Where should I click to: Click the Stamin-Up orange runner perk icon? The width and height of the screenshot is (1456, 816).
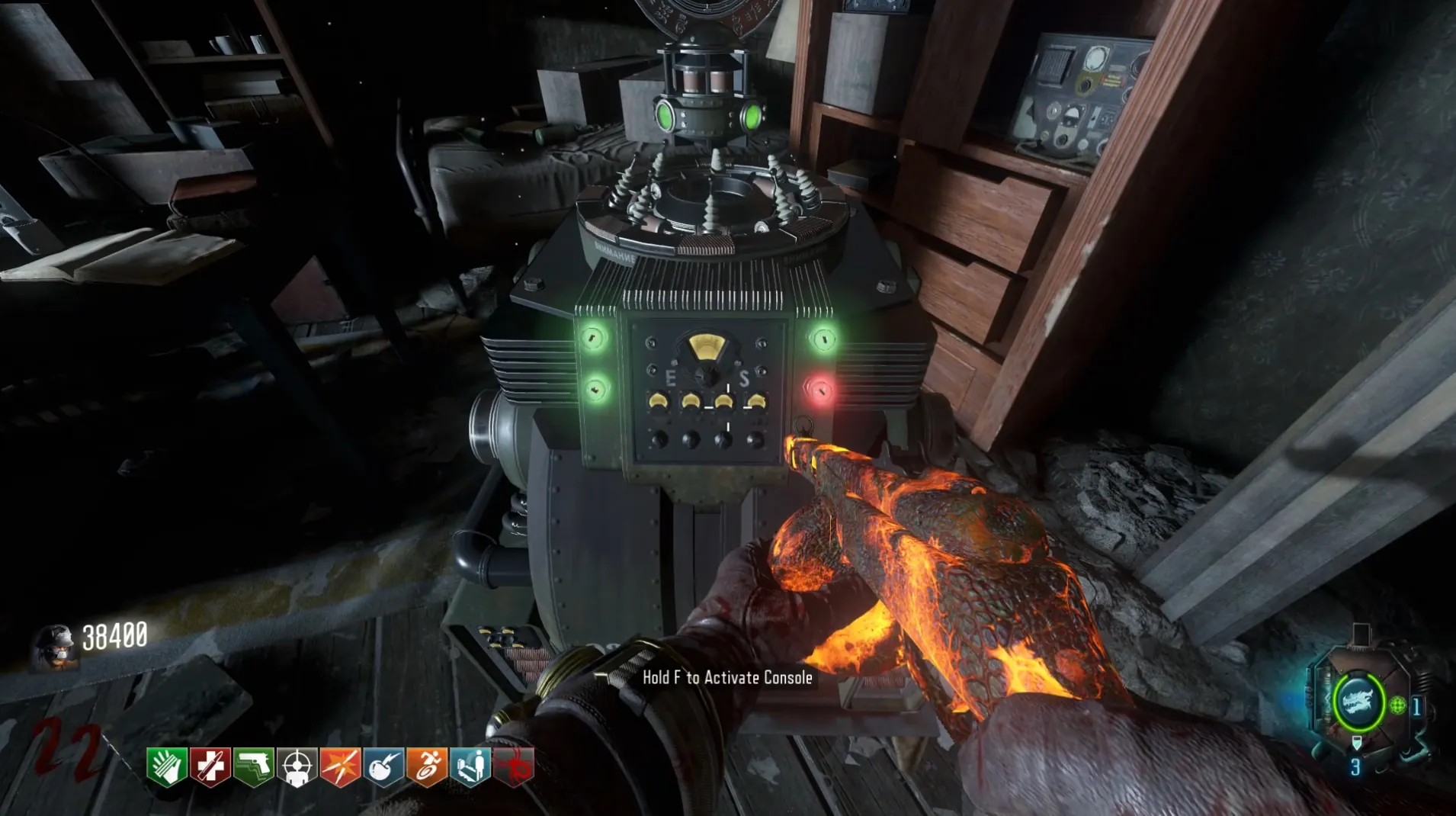427,766
